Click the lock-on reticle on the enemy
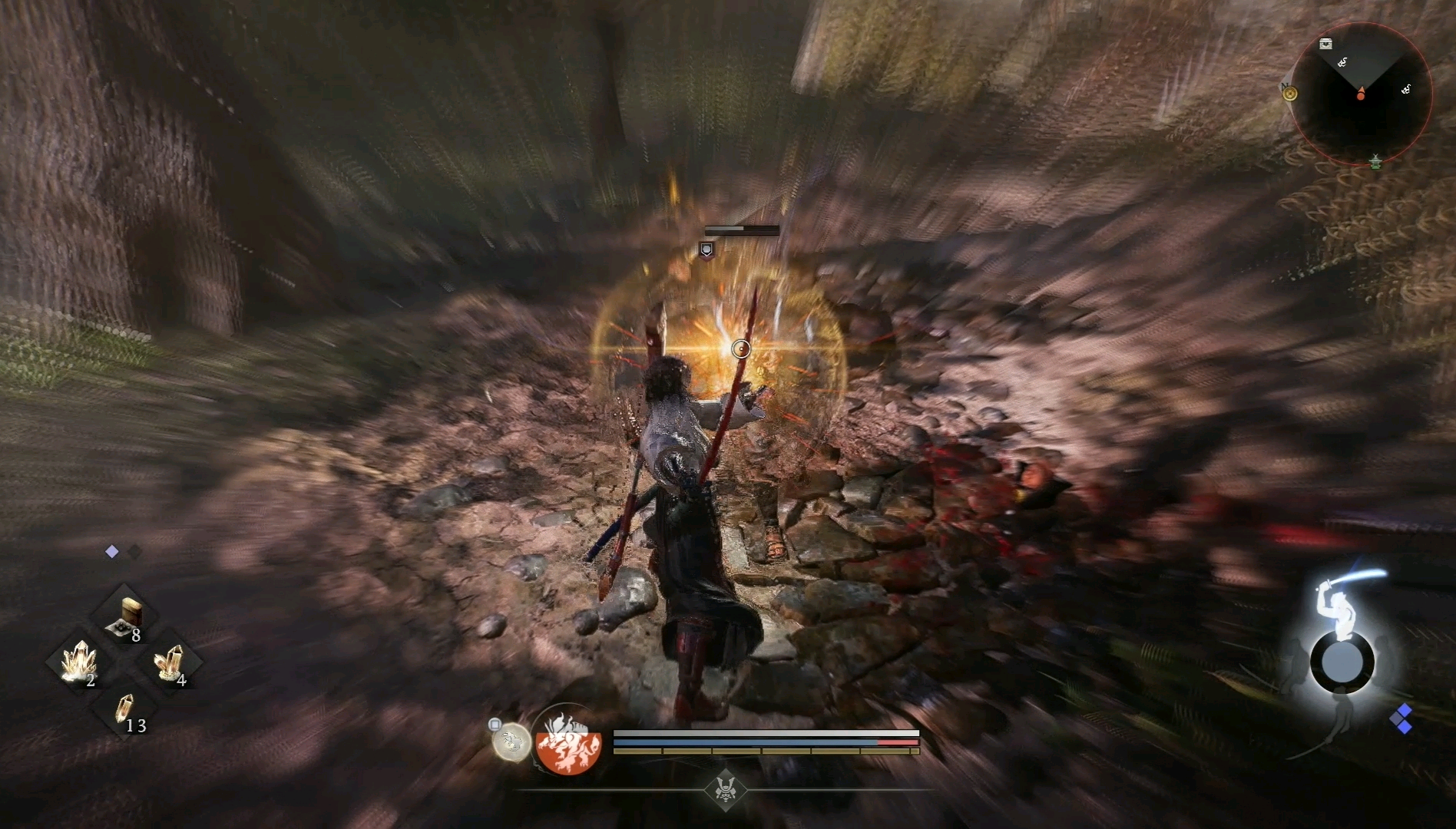 pyautogui.click(x=740, y=349)
